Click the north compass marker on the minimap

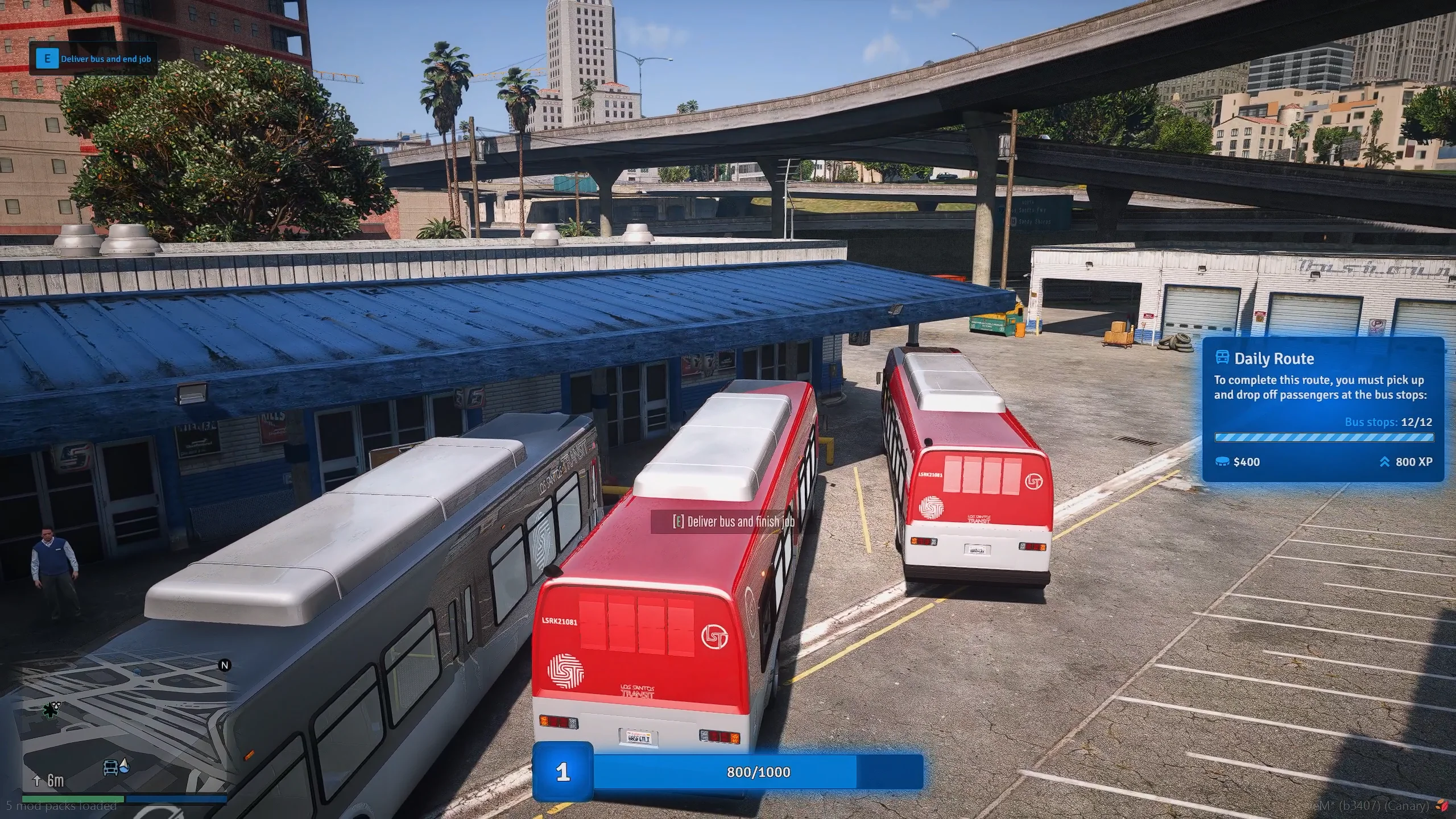point(225,665)
